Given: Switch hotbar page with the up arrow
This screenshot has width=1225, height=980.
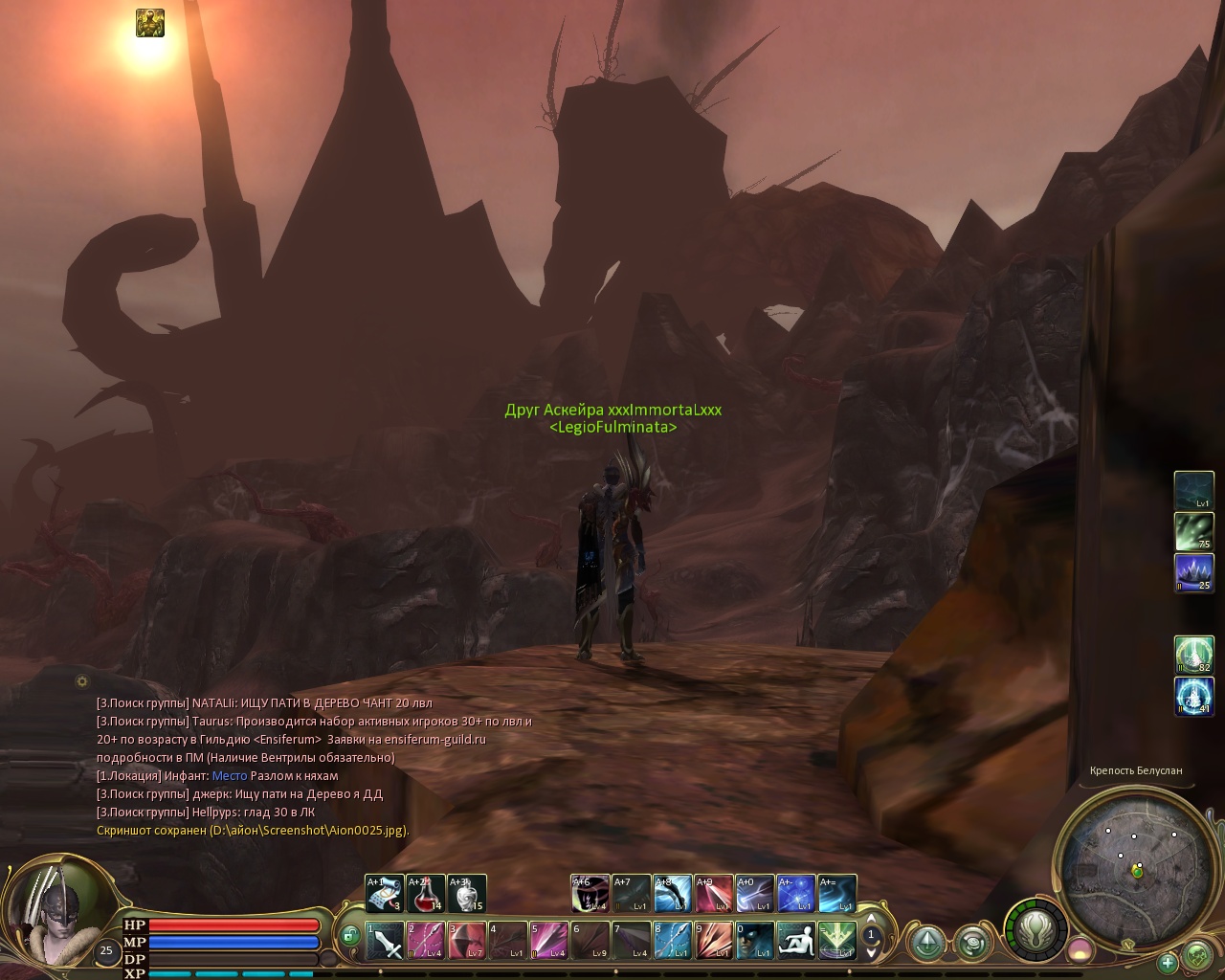Looking at the screenshot, I should (x=871, y=921).
